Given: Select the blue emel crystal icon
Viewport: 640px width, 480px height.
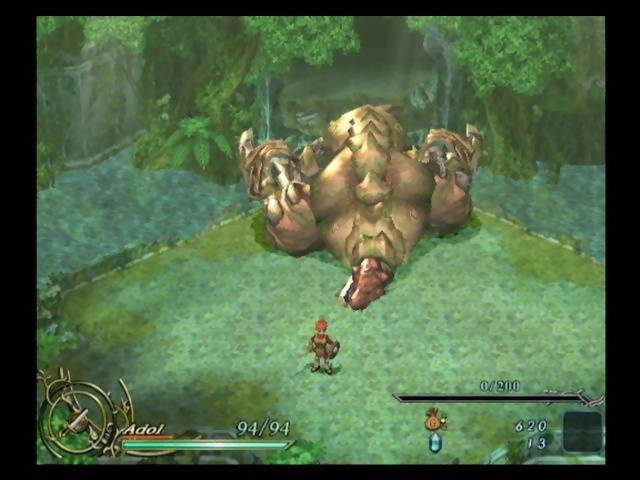Looking at the screenshot, I should click(x=435, y=442).
